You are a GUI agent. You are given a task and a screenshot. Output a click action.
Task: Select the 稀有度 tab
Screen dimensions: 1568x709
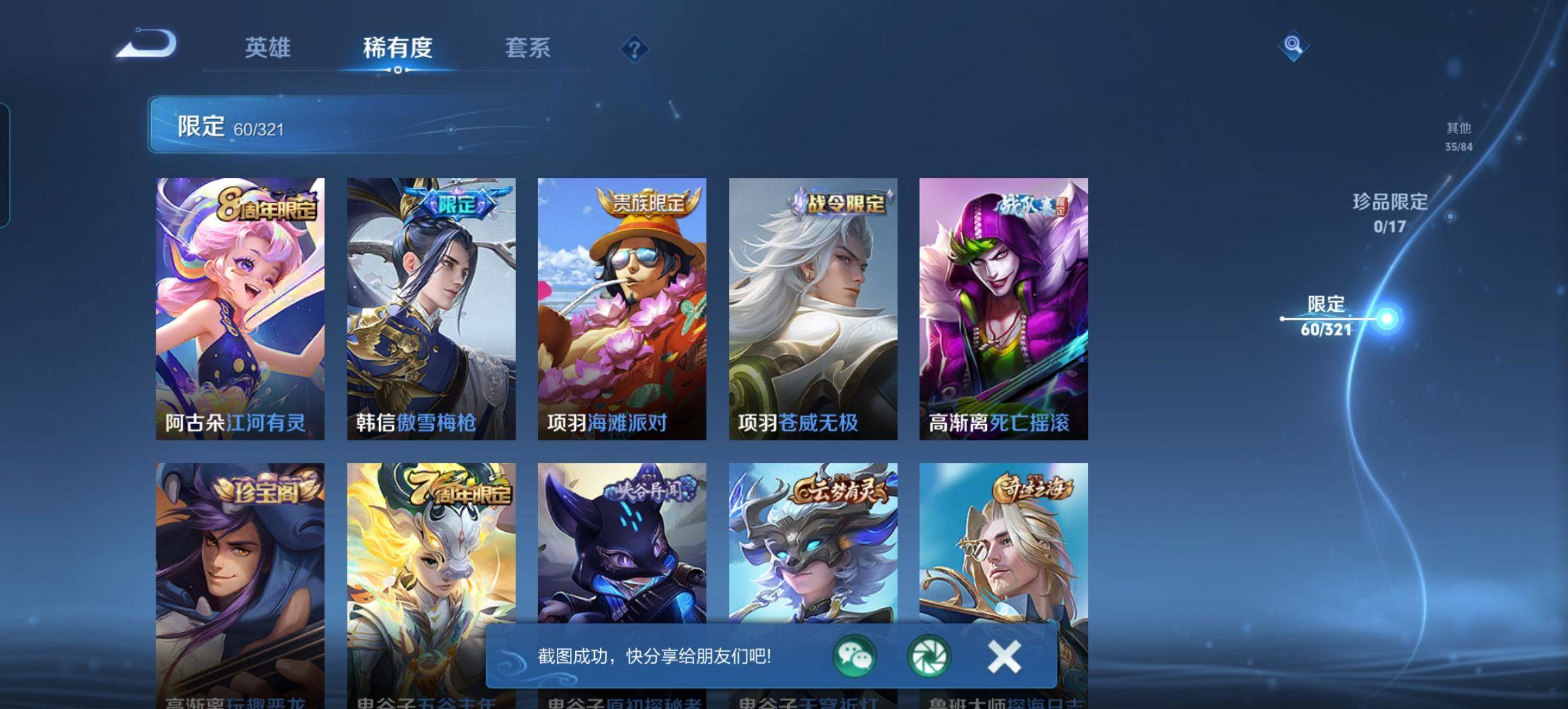coord(397,48)
